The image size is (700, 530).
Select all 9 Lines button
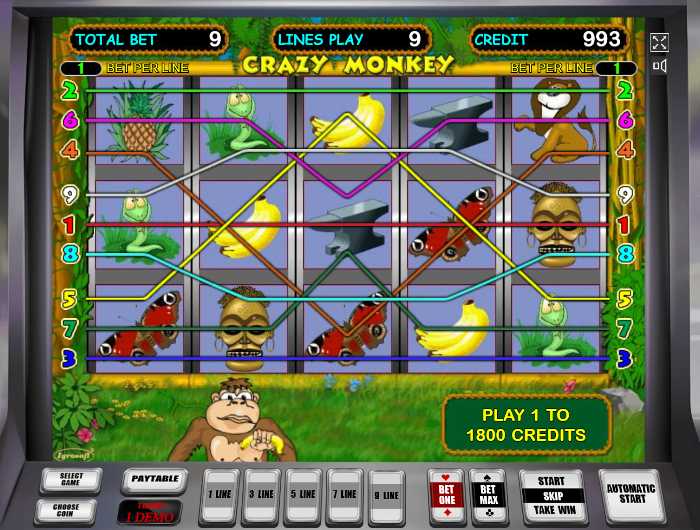point(387,494)
